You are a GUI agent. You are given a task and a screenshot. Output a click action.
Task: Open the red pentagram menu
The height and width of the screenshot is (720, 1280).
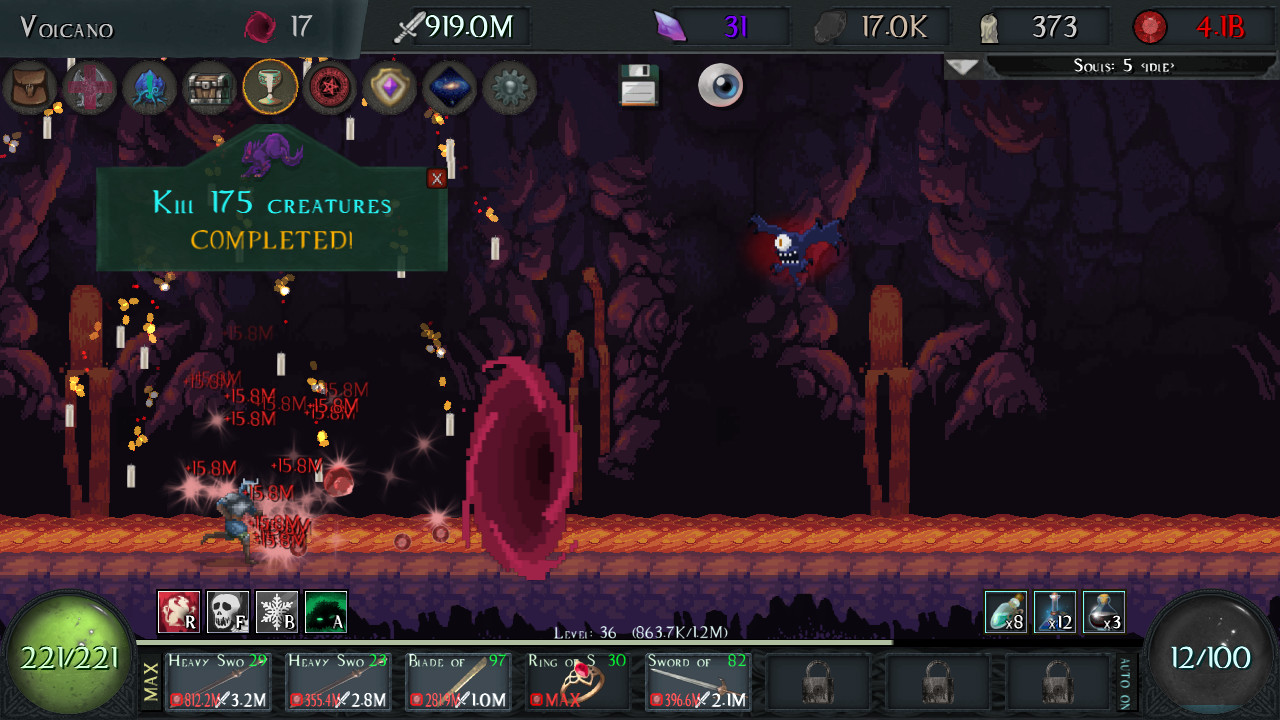pyautogui.click(x=330, y=88)
